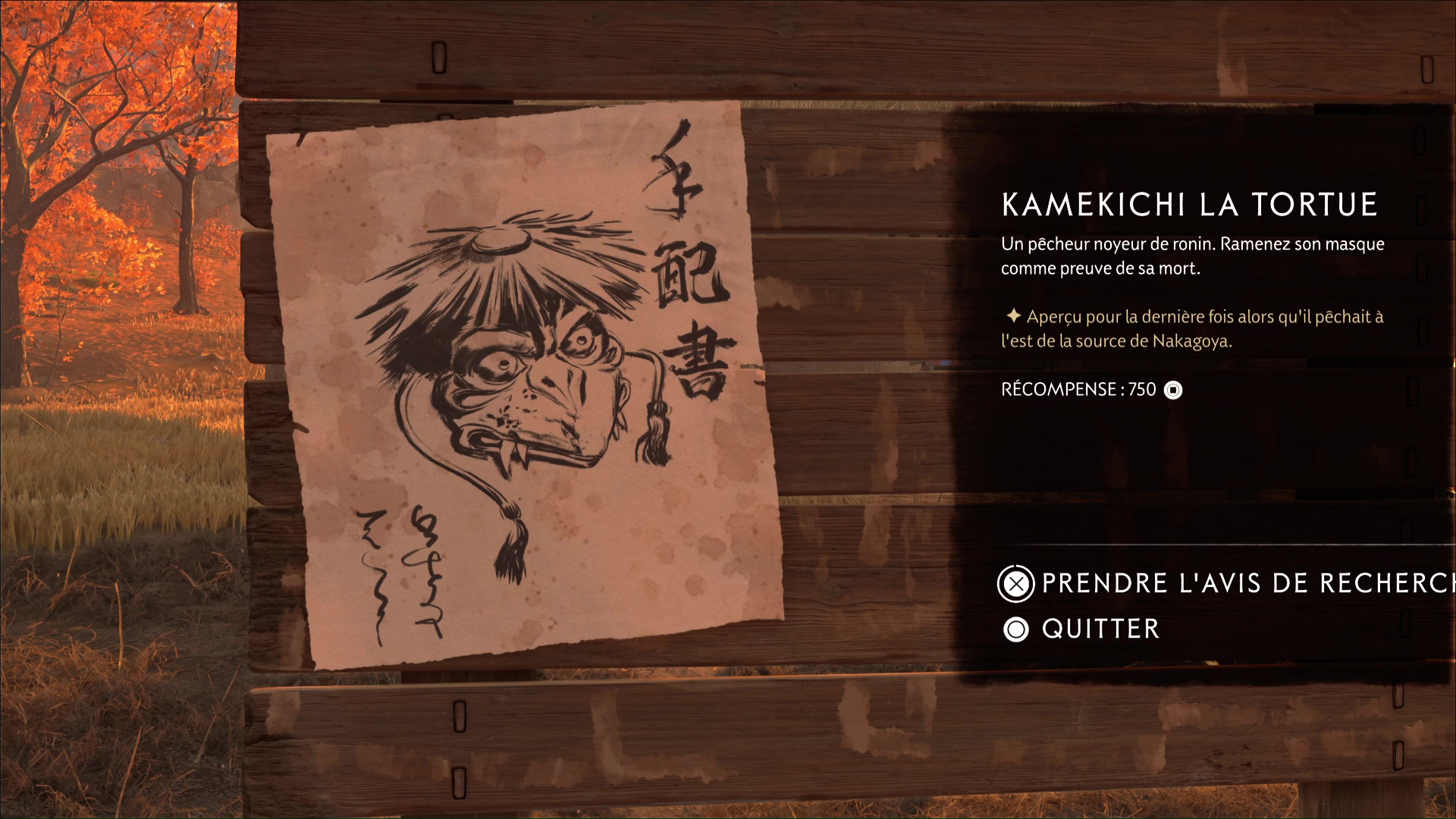The height and width of the screenshot is (819, 1456).
Task: Click the coin currency icon after RÉCOMPENSE : 750
Action: point(1172,390)
